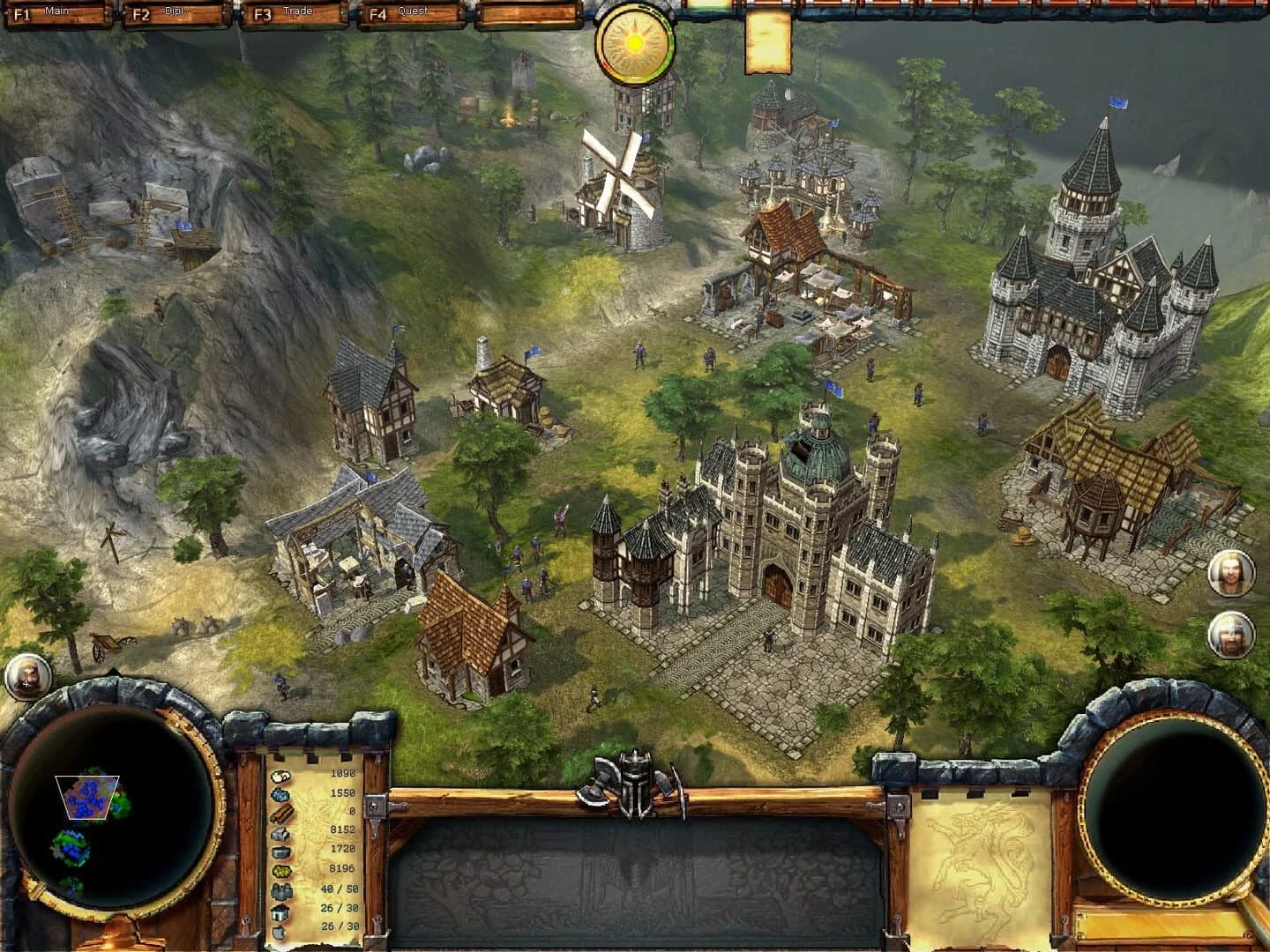The image size is (1270, 952).
Task: Select the food resource icon on the parchment
Action: pos(280,776)
